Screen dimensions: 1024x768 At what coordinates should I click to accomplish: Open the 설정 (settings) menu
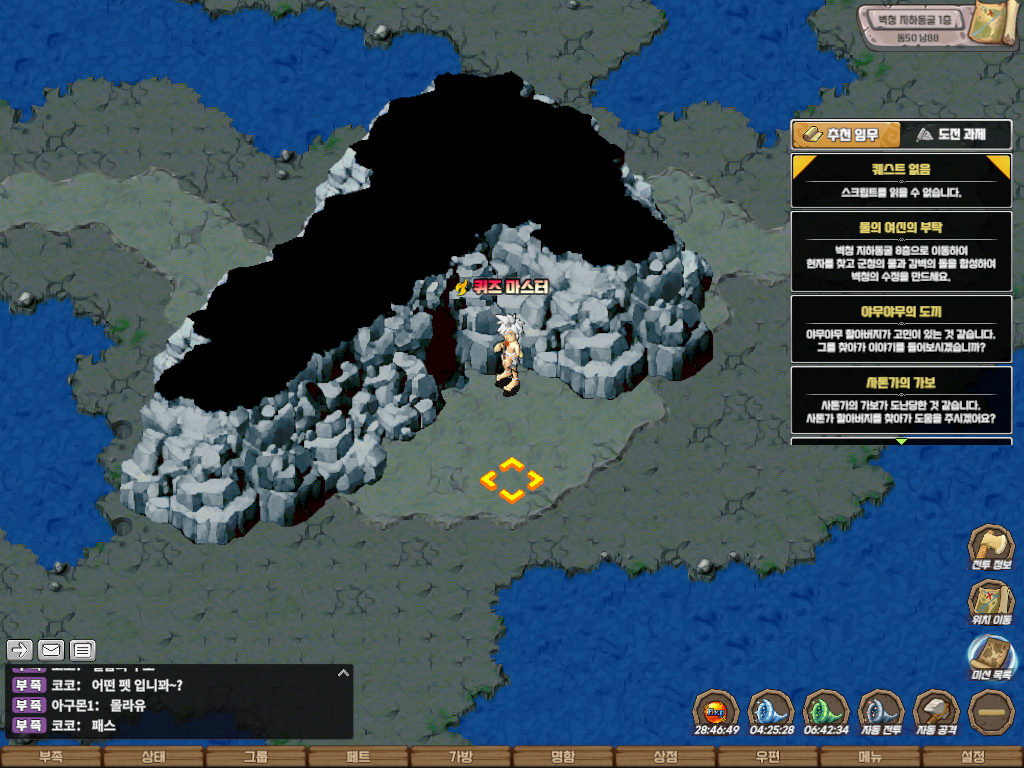pyautogui.click(x=972, y=757)
